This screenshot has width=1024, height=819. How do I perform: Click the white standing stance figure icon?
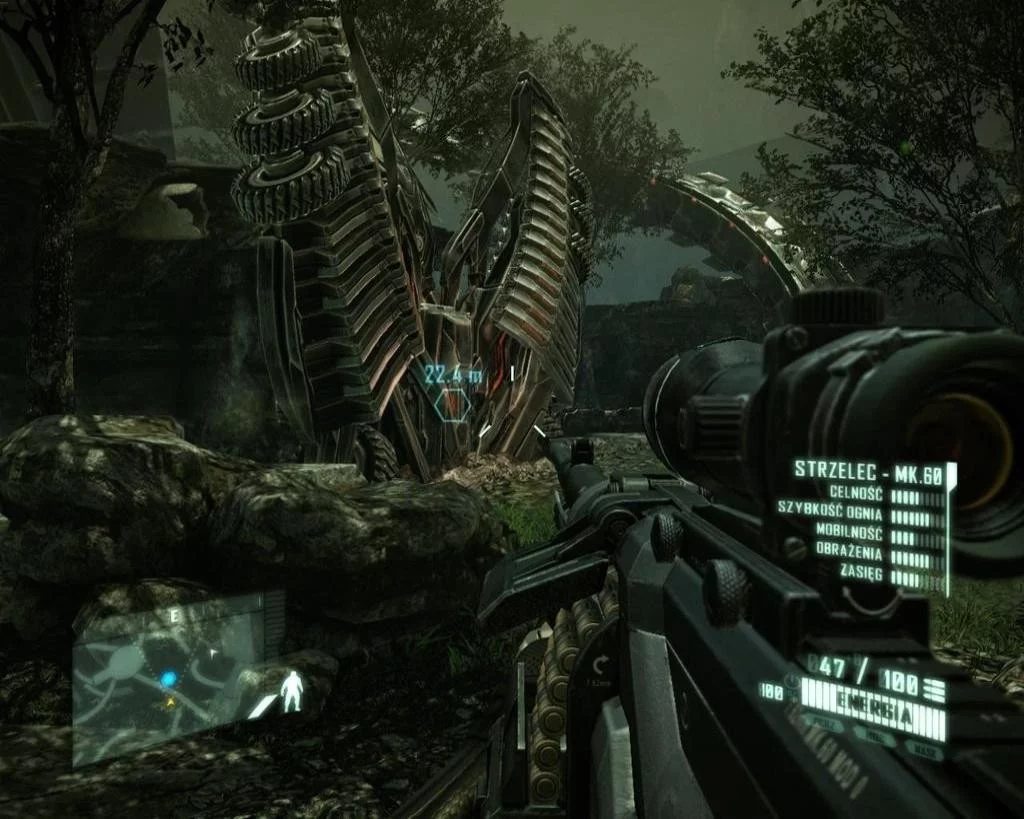pyautogui.click(x=292, y=690)
